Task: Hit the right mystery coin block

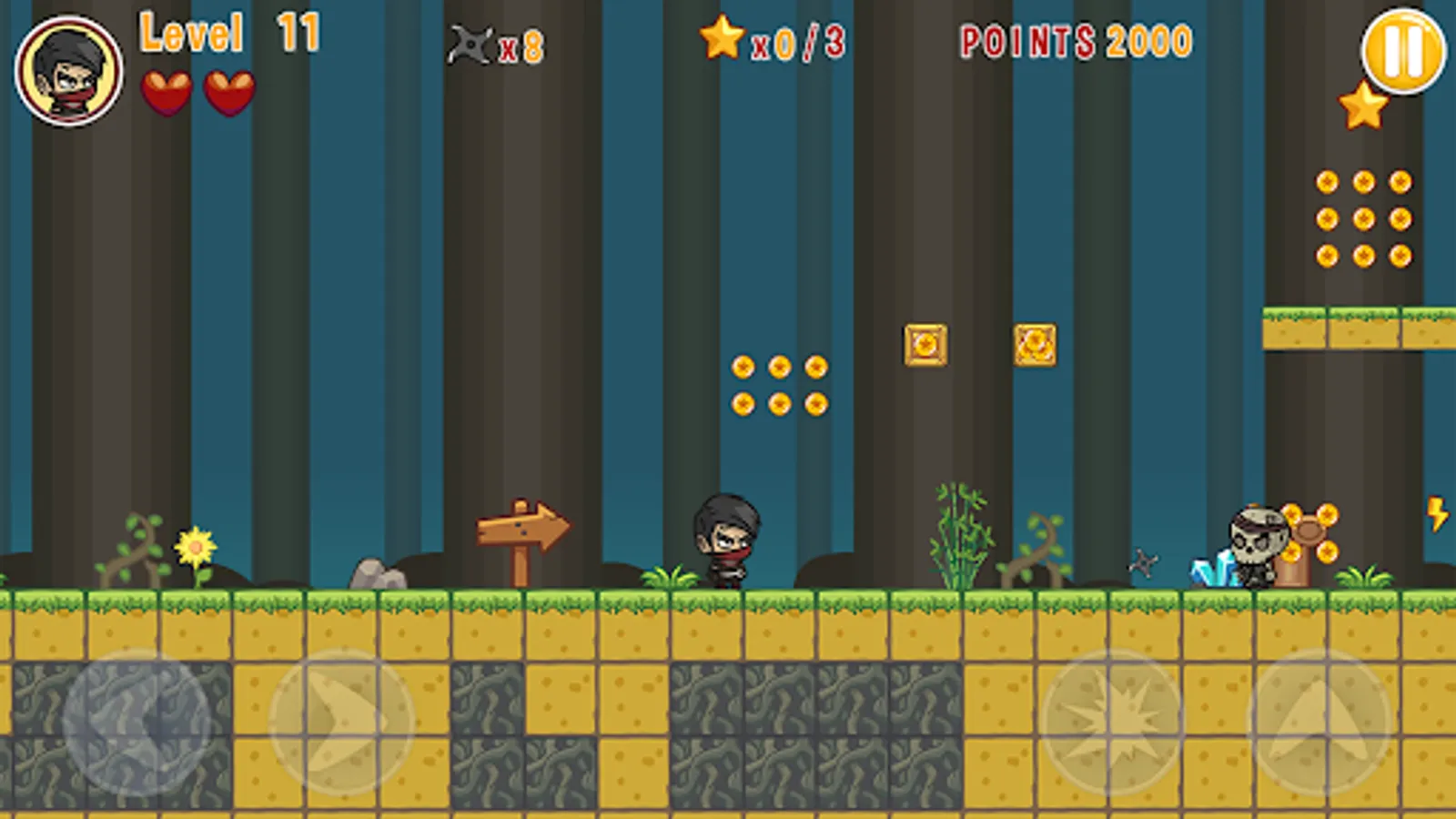Action: [x=1036, y=344]
